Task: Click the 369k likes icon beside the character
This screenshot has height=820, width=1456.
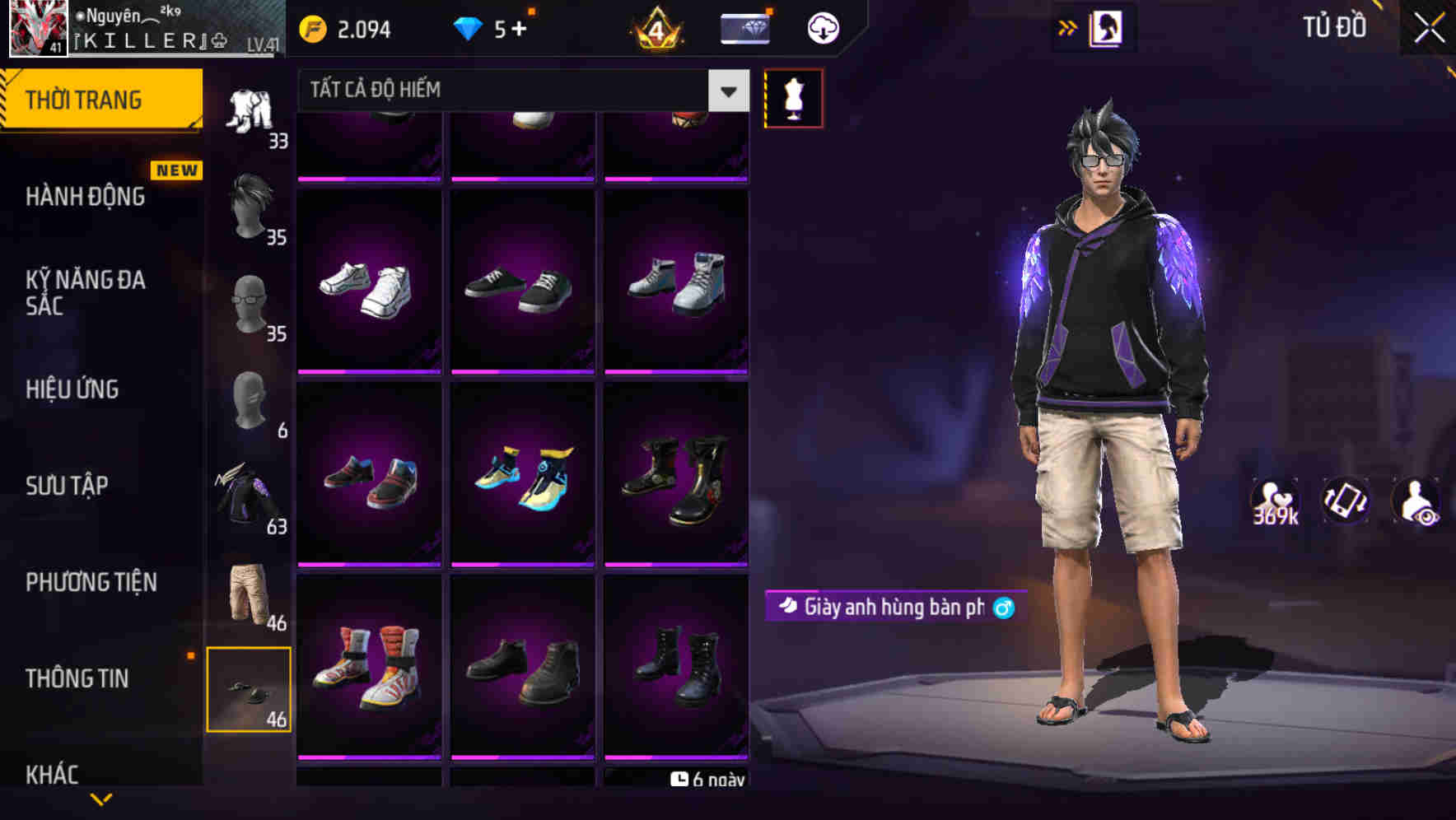Action: [1275, 501]
